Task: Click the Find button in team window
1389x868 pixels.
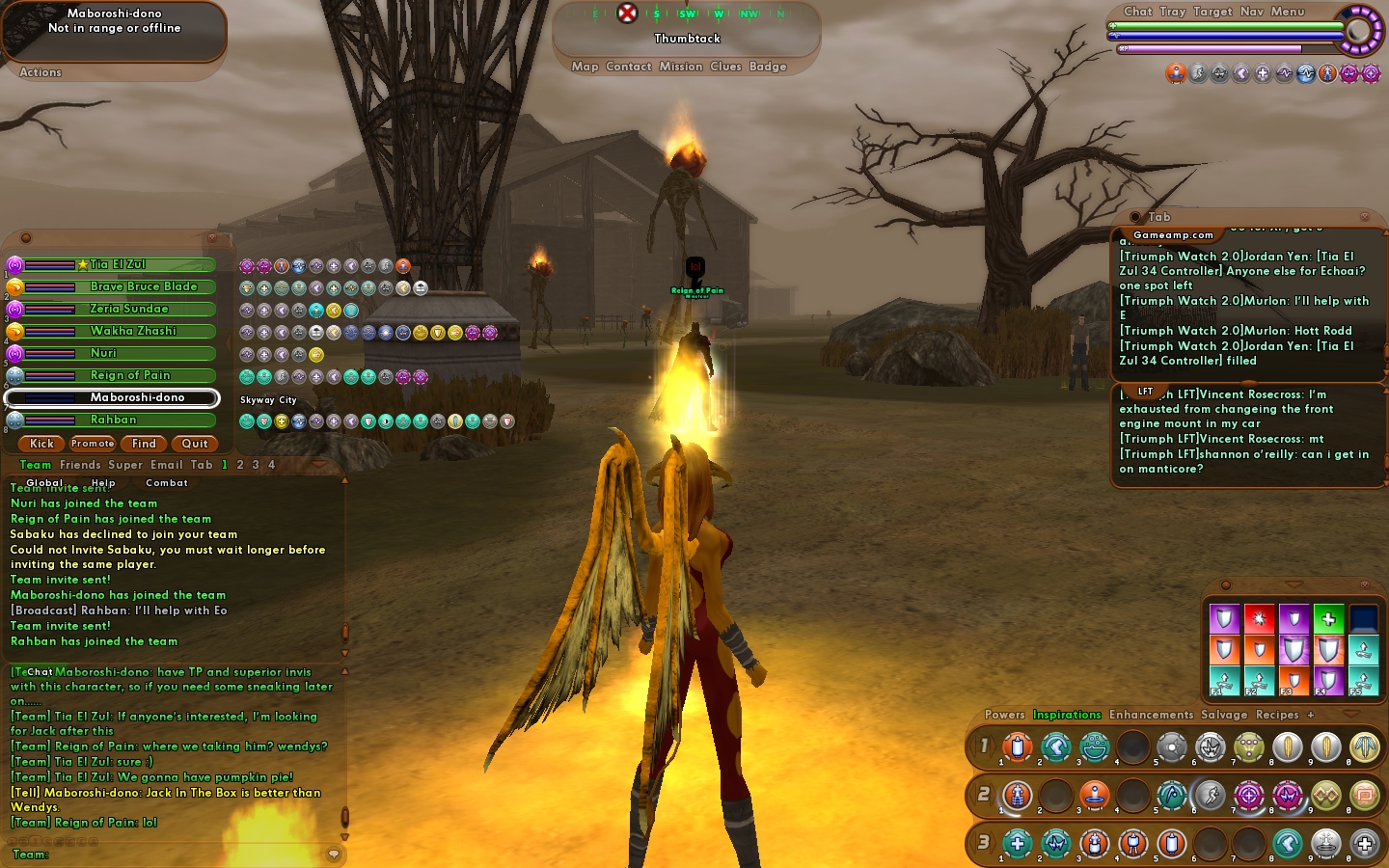Action: click(x=144, y=444)
